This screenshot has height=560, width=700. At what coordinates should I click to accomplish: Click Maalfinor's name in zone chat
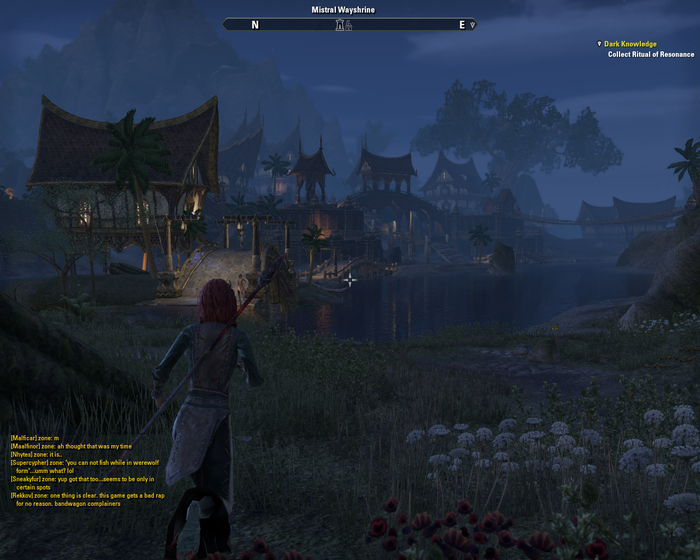click(x=26, y=446)
